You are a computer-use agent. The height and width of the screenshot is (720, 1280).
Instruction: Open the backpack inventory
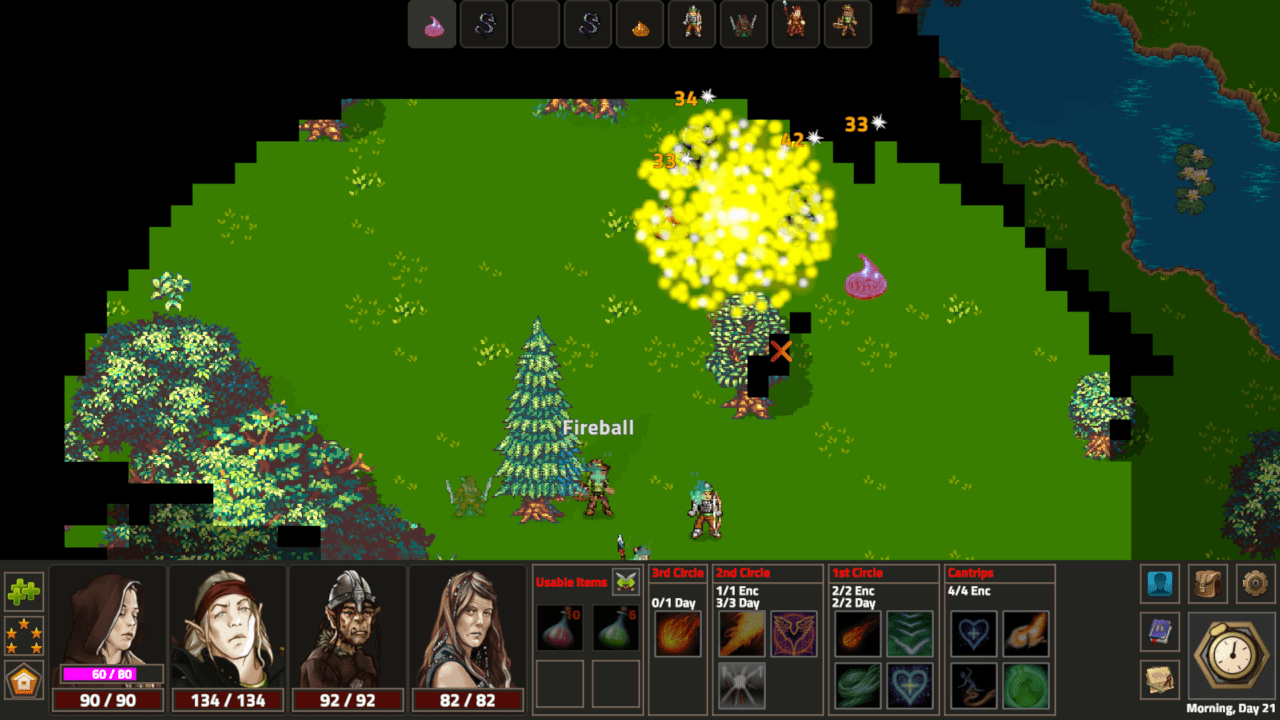(x=1207, y=583)
